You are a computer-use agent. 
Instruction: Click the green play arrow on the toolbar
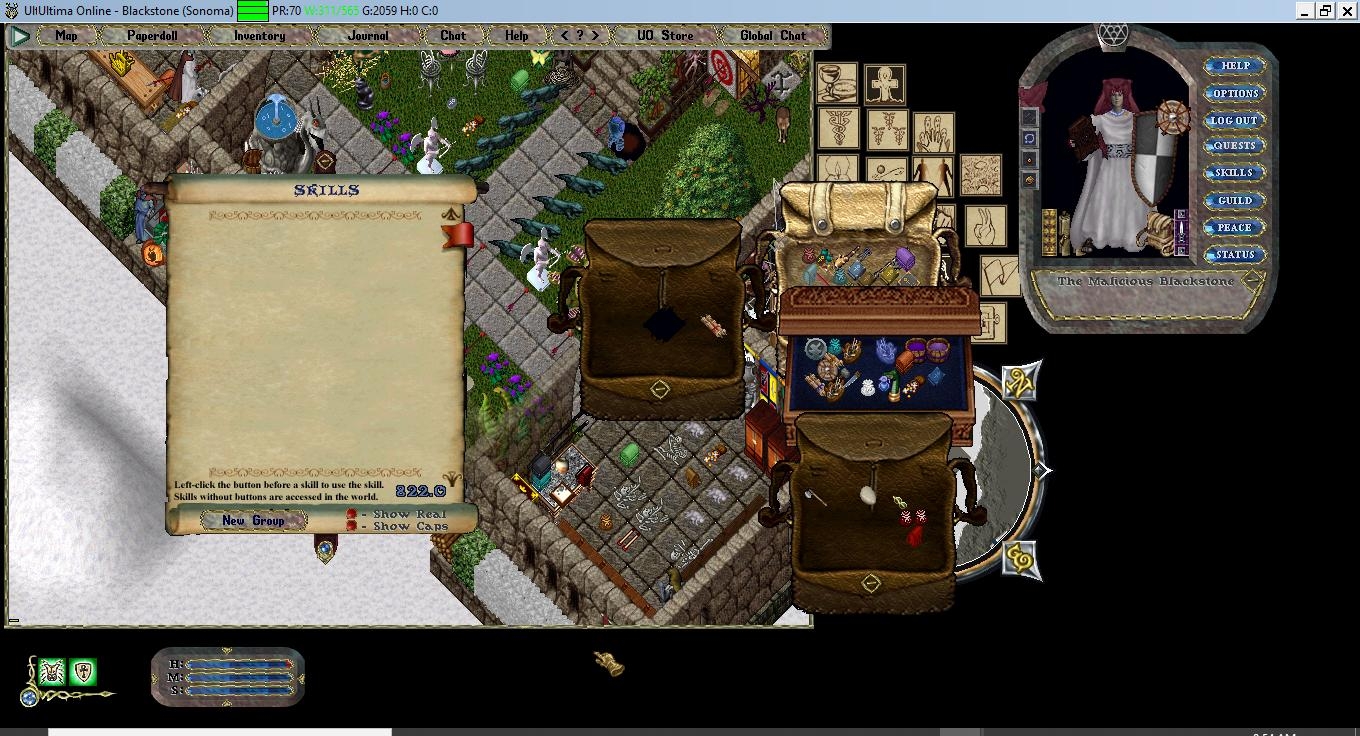[x=18, y=36]
